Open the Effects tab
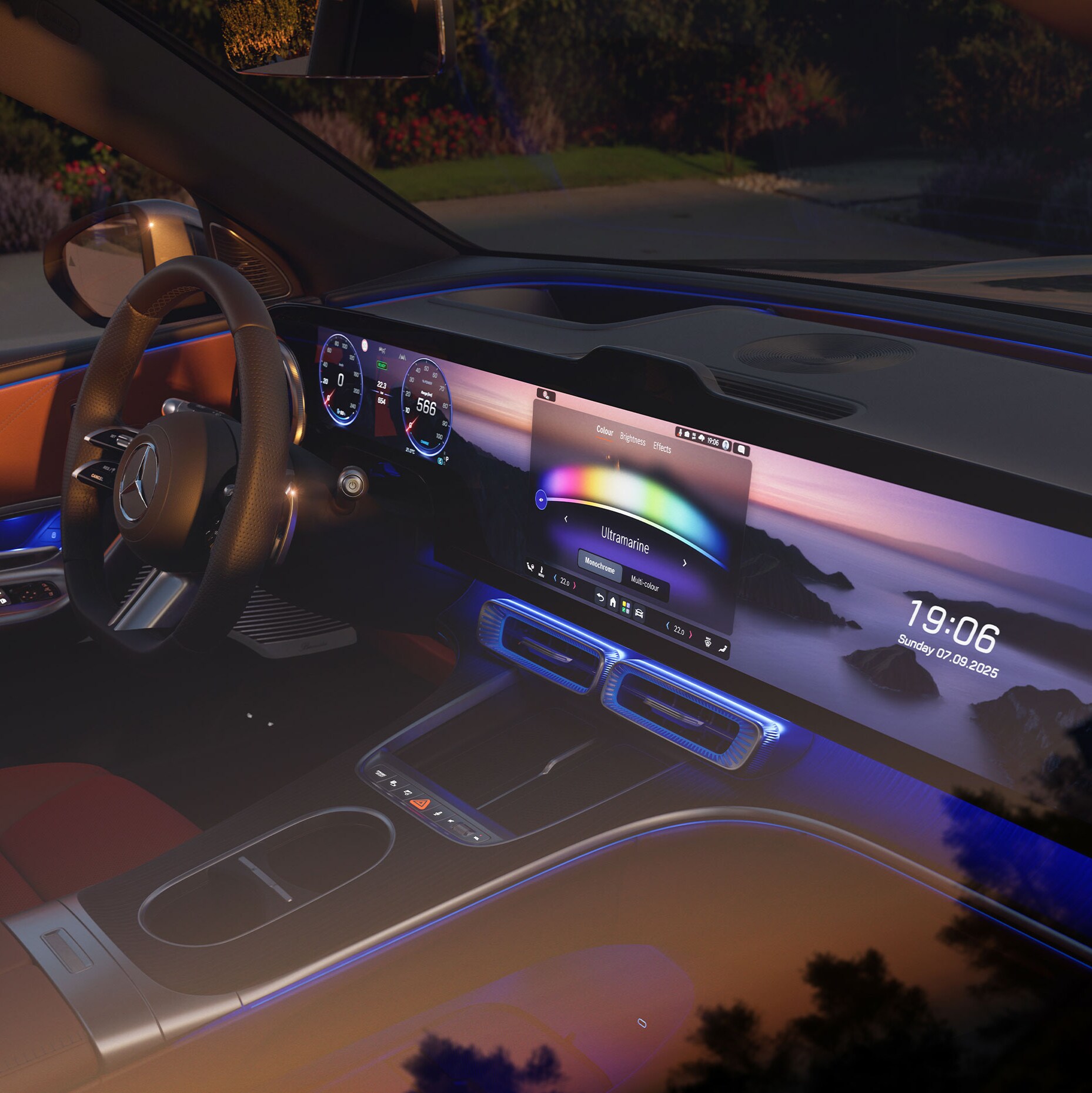Viewport: 1092px width, 1093px height. tap(662, 447)
